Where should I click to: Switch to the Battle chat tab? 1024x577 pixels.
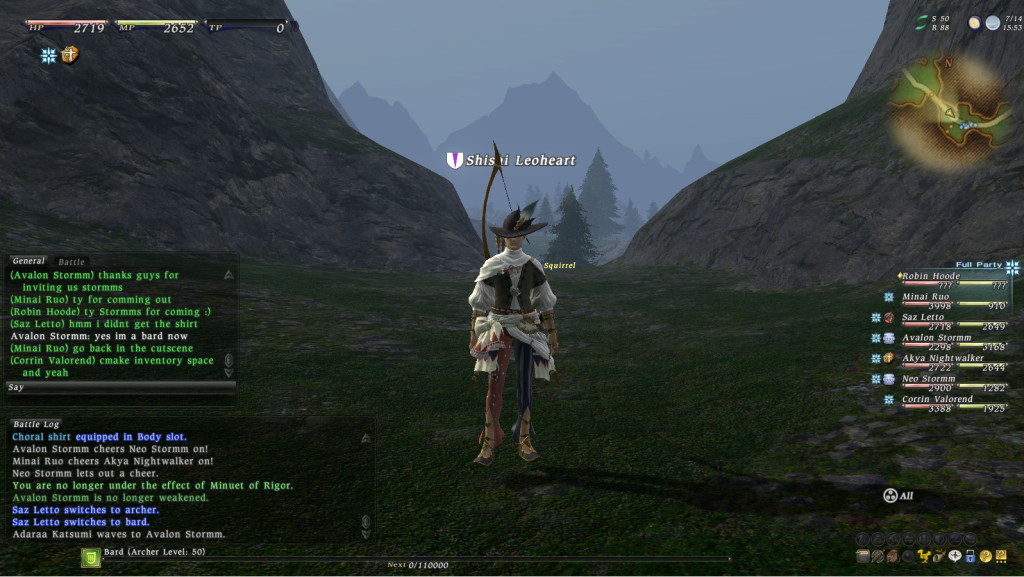(72, 262)
